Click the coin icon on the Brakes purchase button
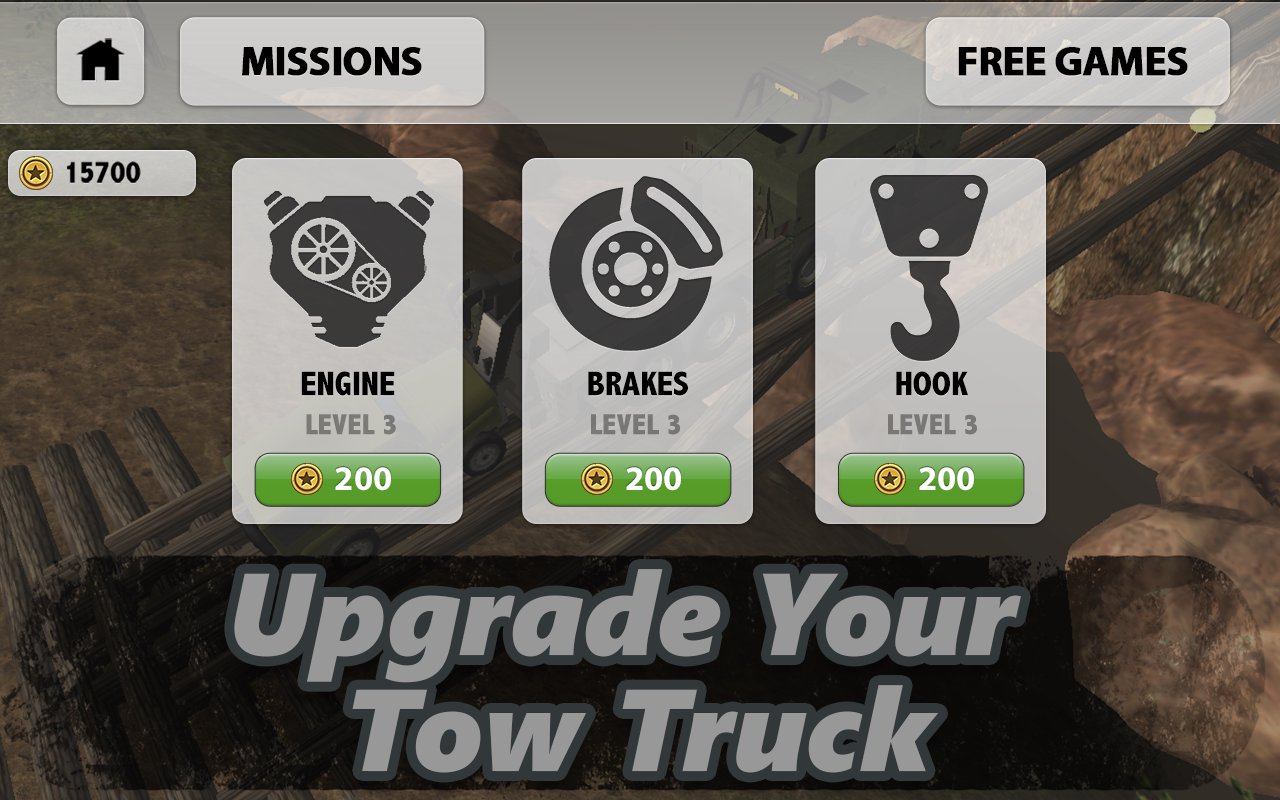This screenshot has height=800, width=1280. point(595,479)
